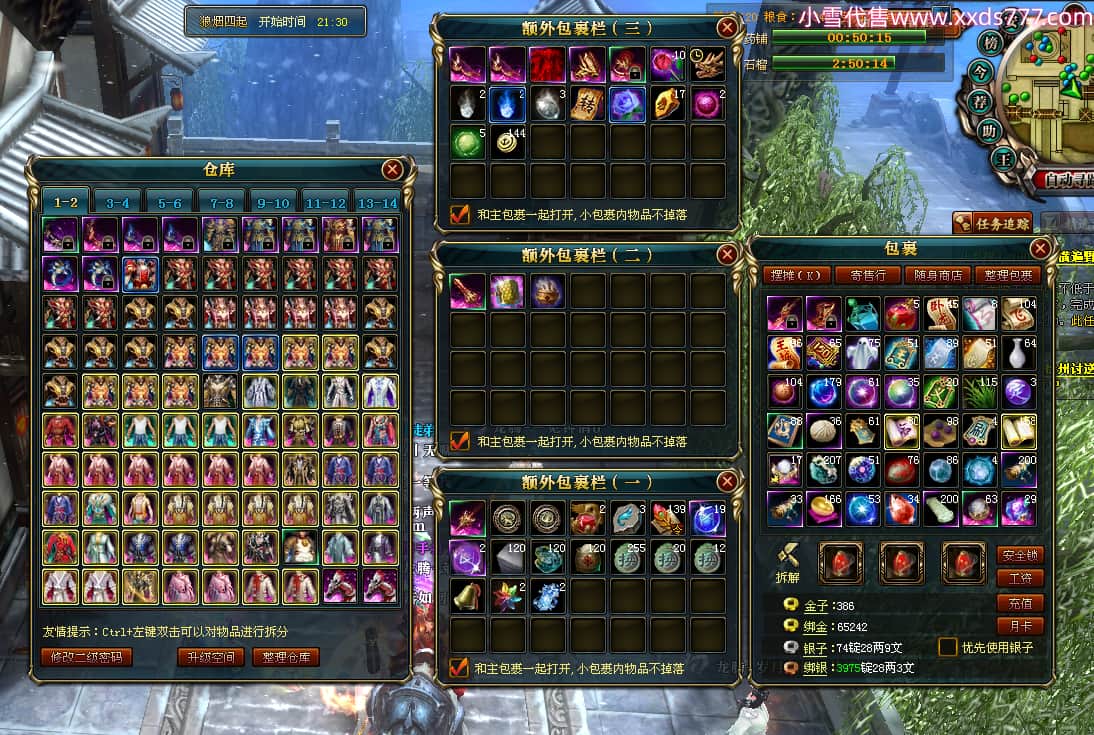Screen dimensions: 1094x735
Task: Select the purple rose item slot
Action: pyautogui.click(x=628, y=103)
